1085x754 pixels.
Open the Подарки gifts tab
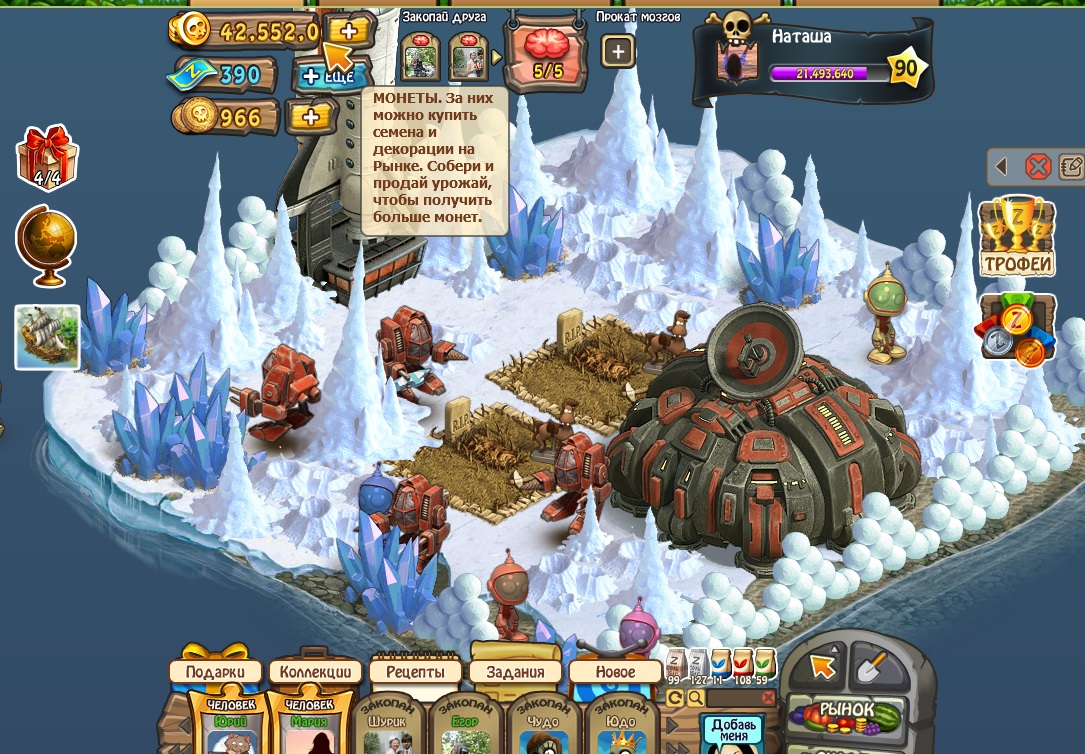click(x=215, y=672)
